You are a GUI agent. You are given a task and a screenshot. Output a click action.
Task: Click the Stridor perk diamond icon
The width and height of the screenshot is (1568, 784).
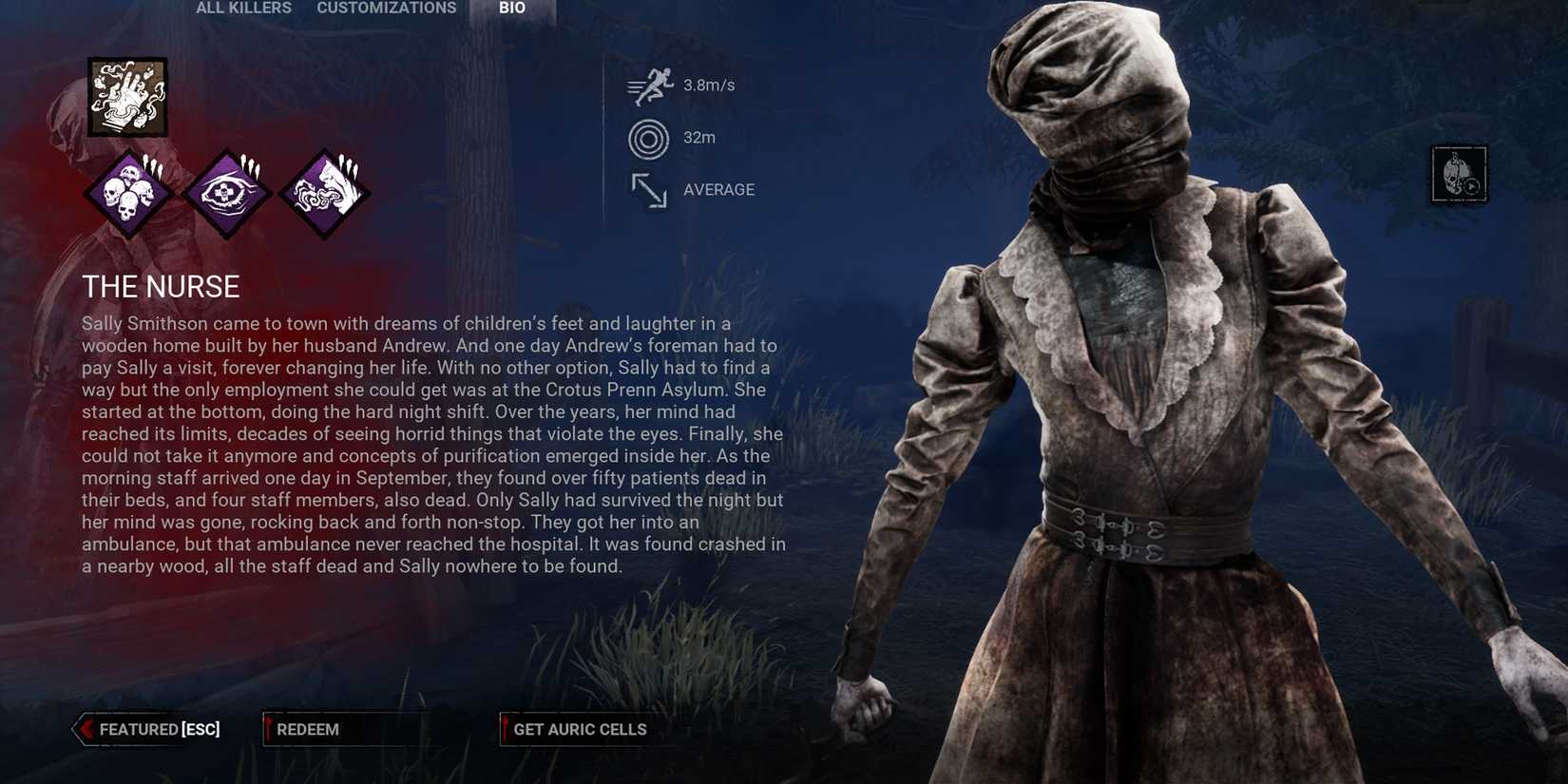coord(323,190)
